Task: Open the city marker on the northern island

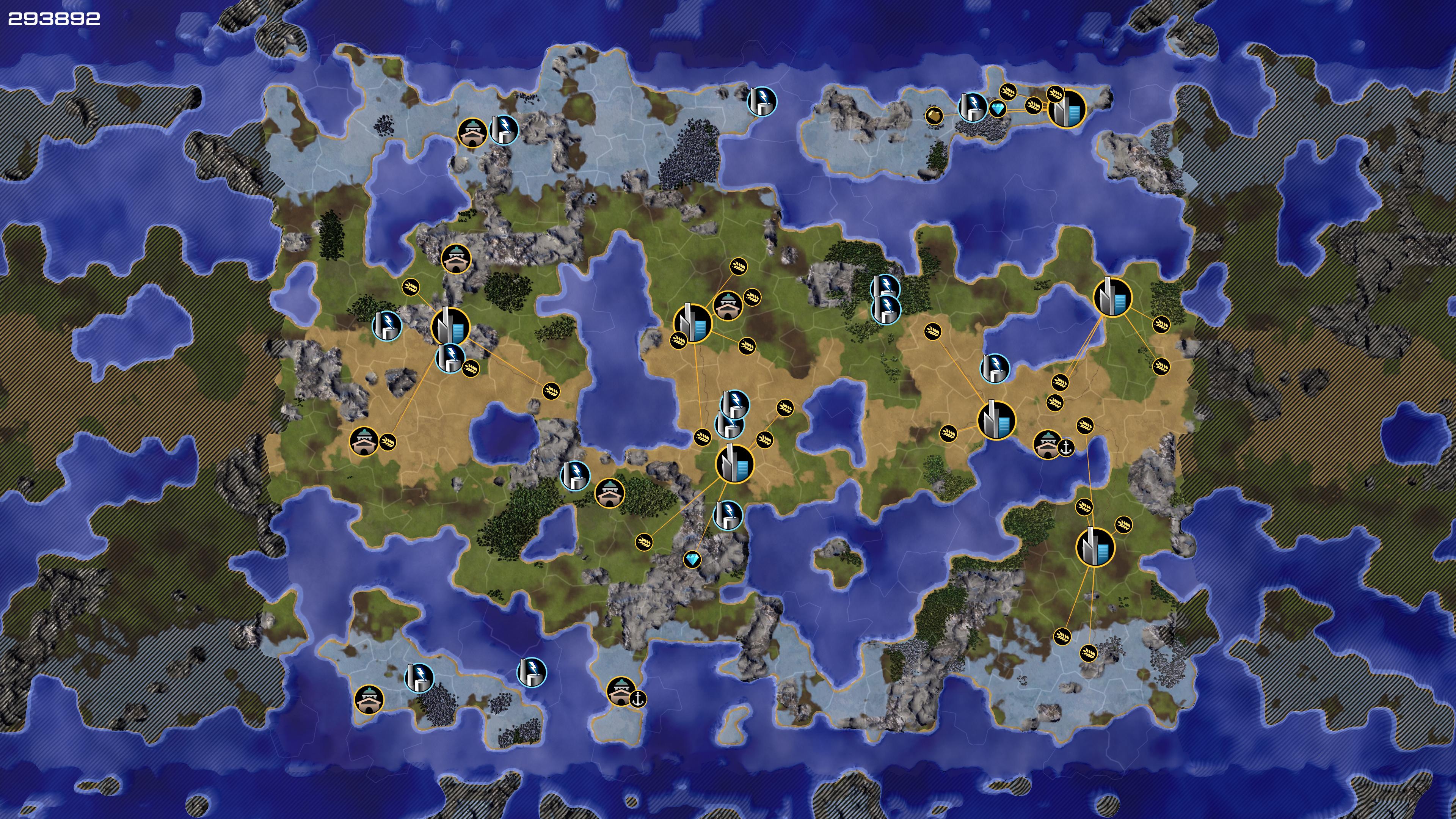Action: [x=1067, y=108]
